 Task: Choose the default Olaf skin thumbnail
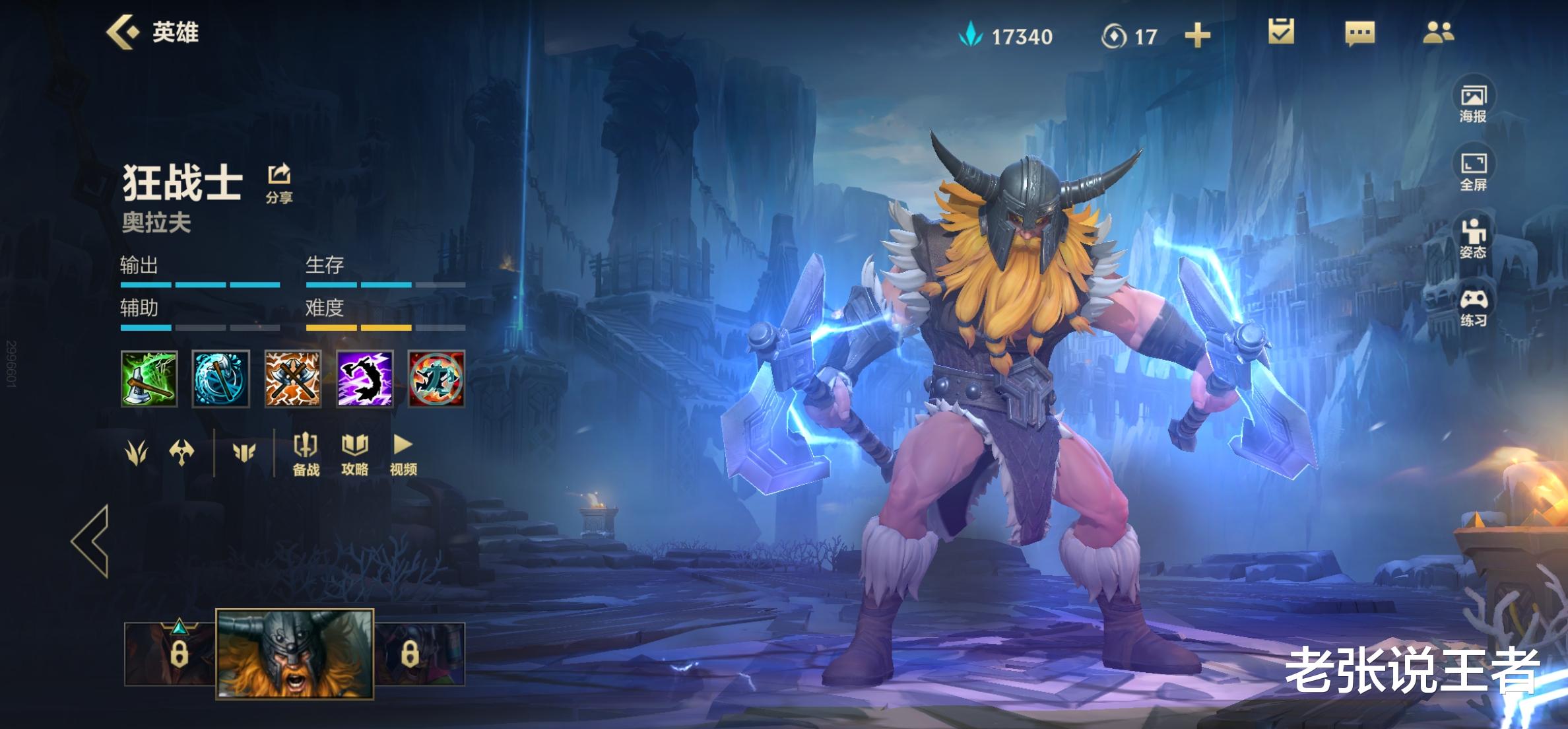pos(295,653)
